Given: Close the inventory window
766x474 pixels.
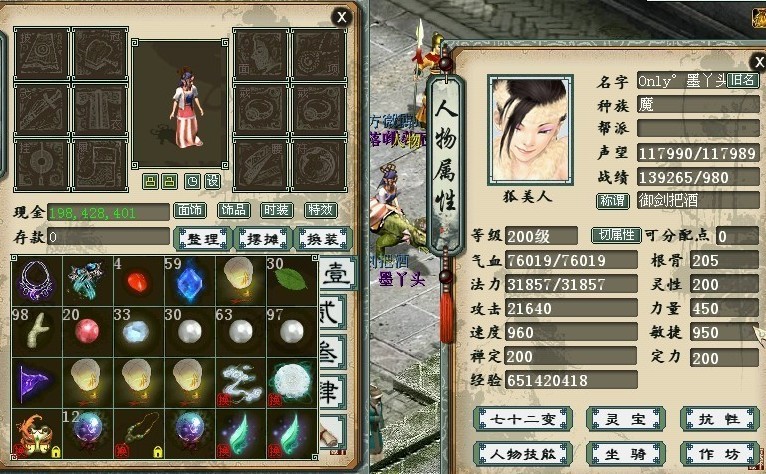Looking at the screenshot, I should click(x=342, y=16).
